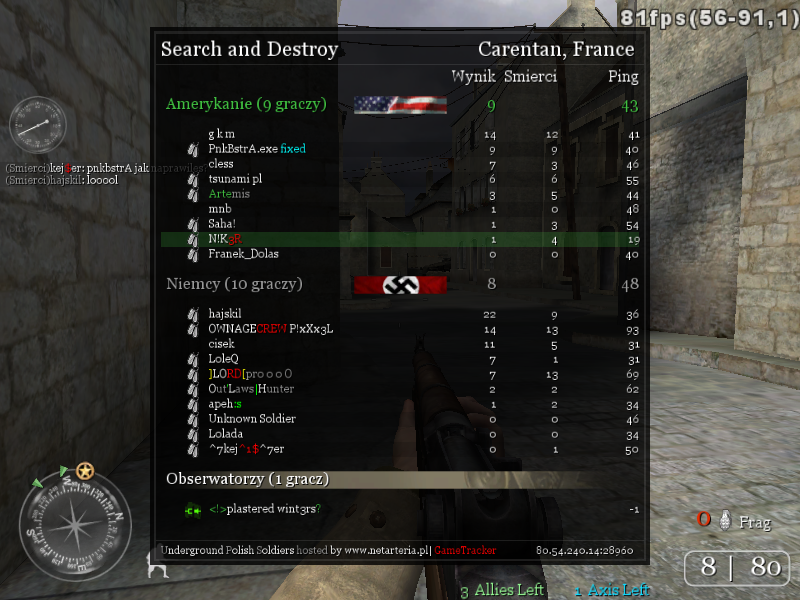This screenshot has height=600, width=800.
Task: Click the Niemcy team header
Action: point(234,284)
